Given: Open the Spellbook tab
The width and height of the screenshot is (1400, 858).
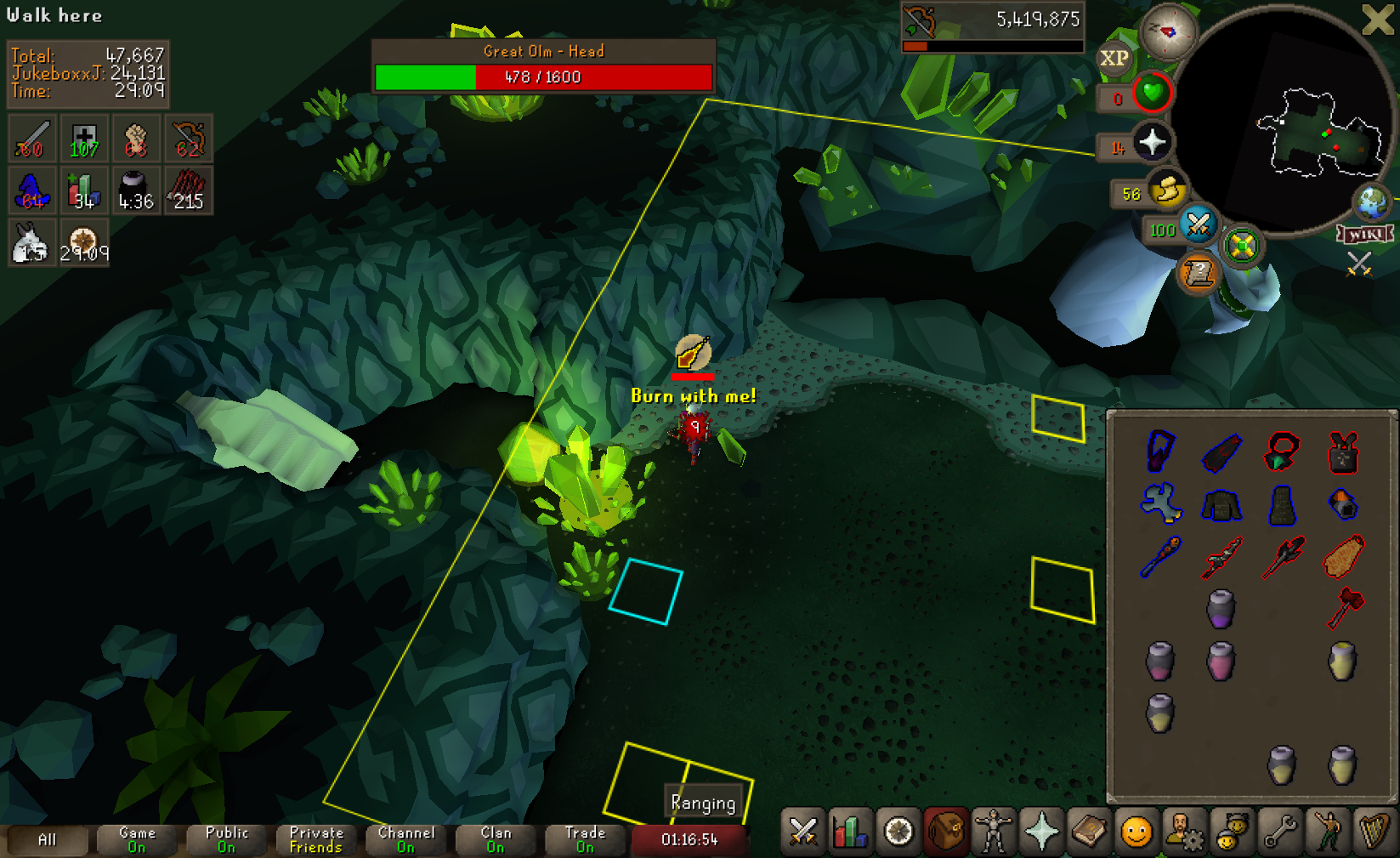Looking at the screenshot, I should tap(1088, 832).
